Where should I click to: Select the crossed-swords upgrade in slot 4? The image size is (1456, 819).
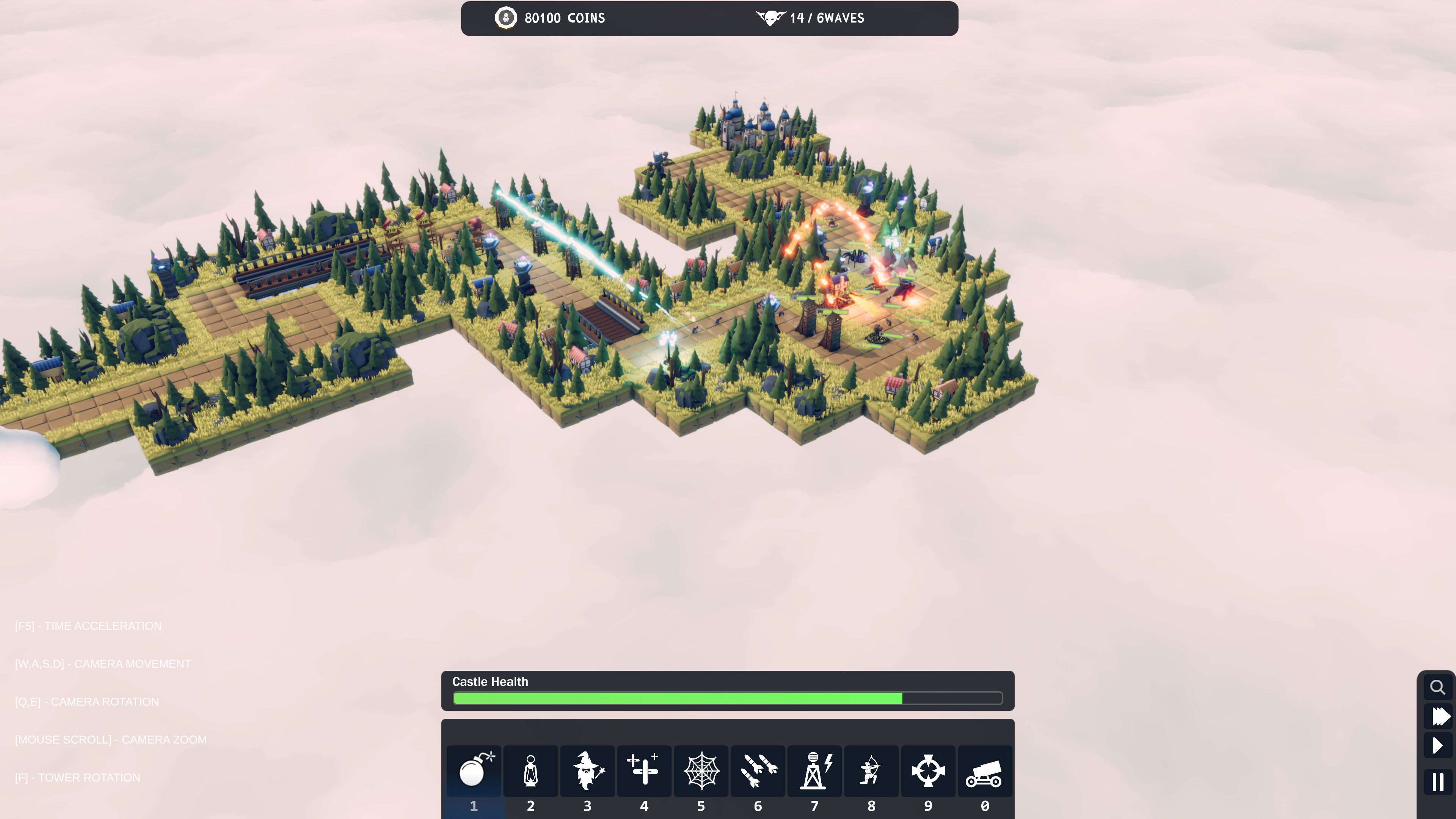pos(644,772)
